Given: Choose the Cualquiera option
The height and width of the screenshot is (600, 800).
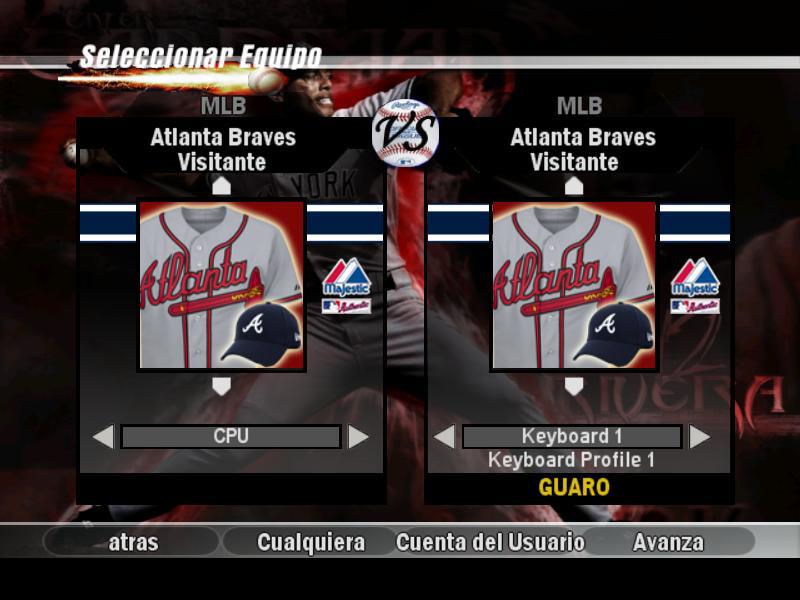Looking at the screenshot, I should [311, 542].
